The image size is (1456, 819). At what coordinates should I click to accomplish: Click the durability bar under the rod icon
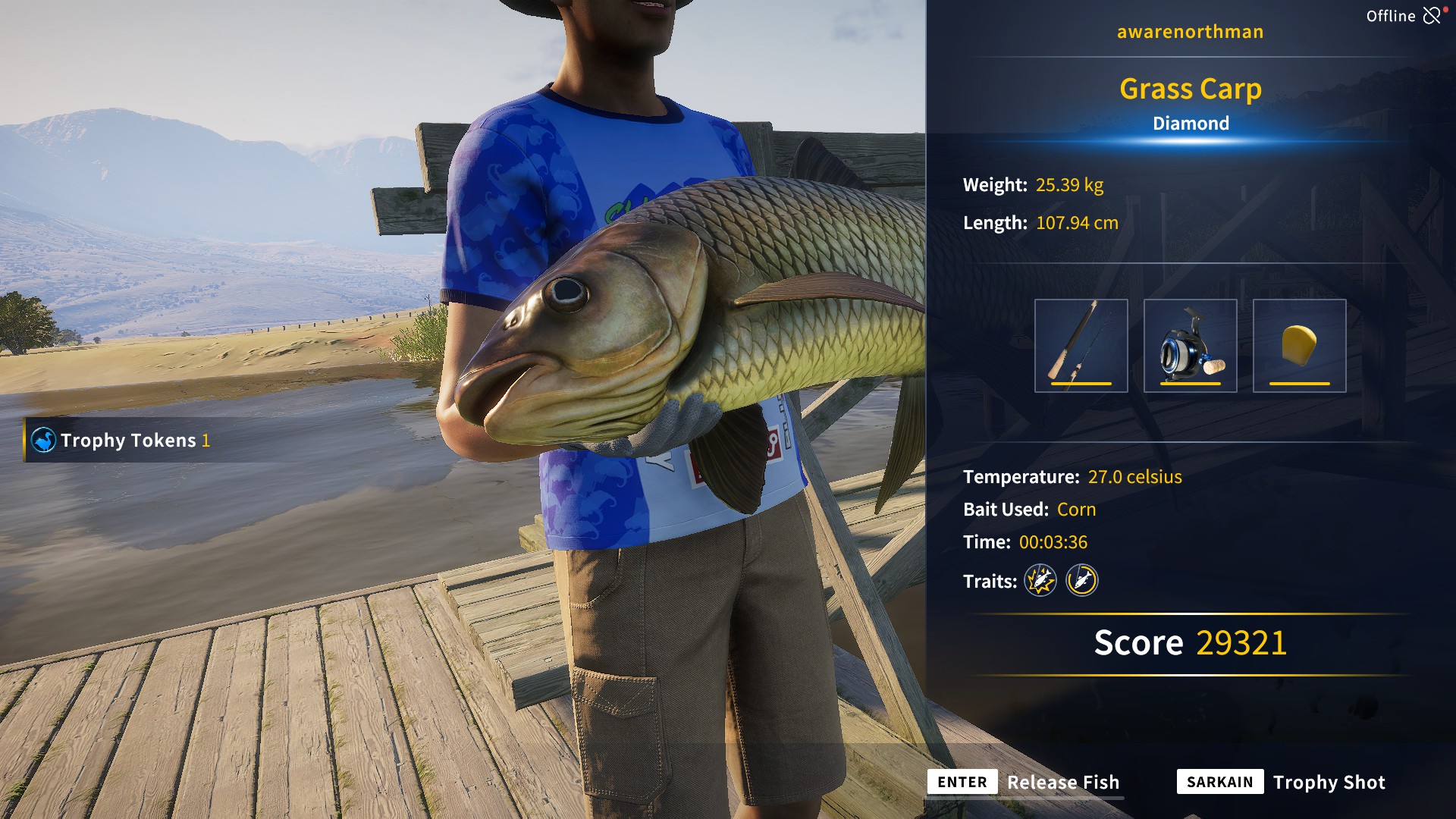[1081, 384]
